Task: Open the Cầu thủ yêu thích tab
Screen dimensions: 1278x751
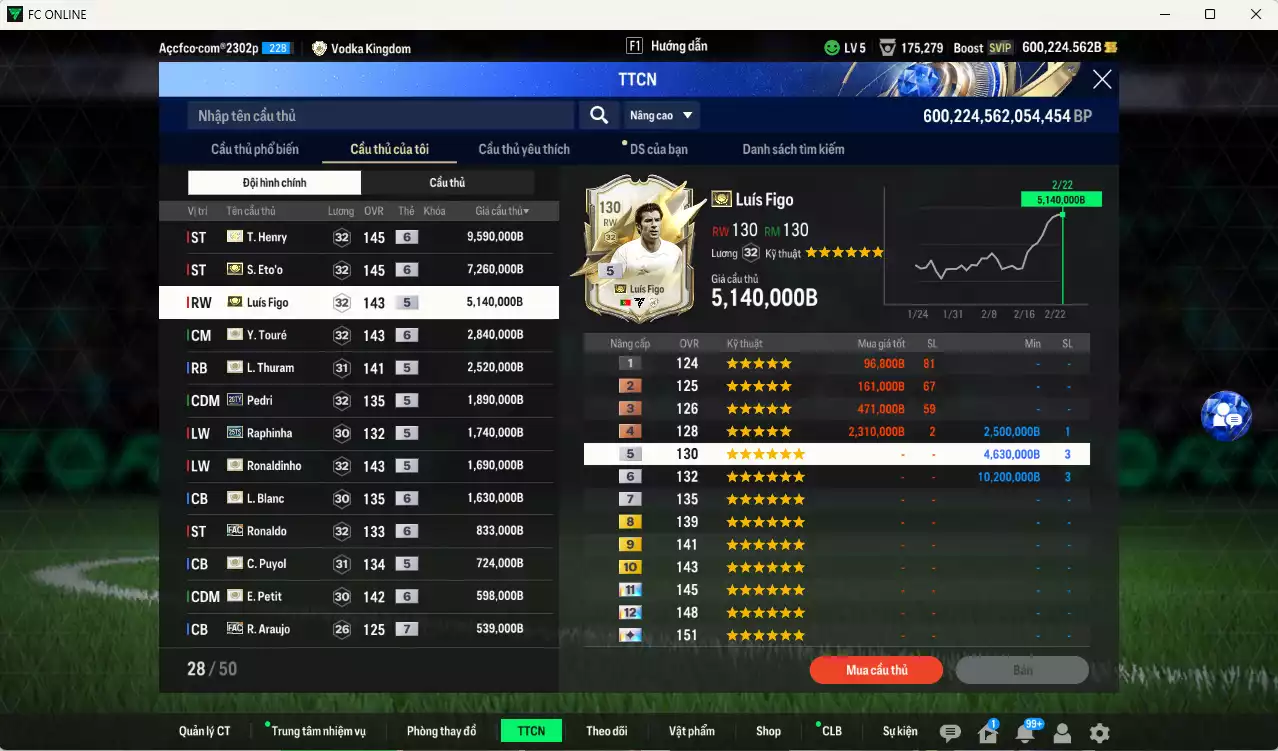Action: coord(524,149)
